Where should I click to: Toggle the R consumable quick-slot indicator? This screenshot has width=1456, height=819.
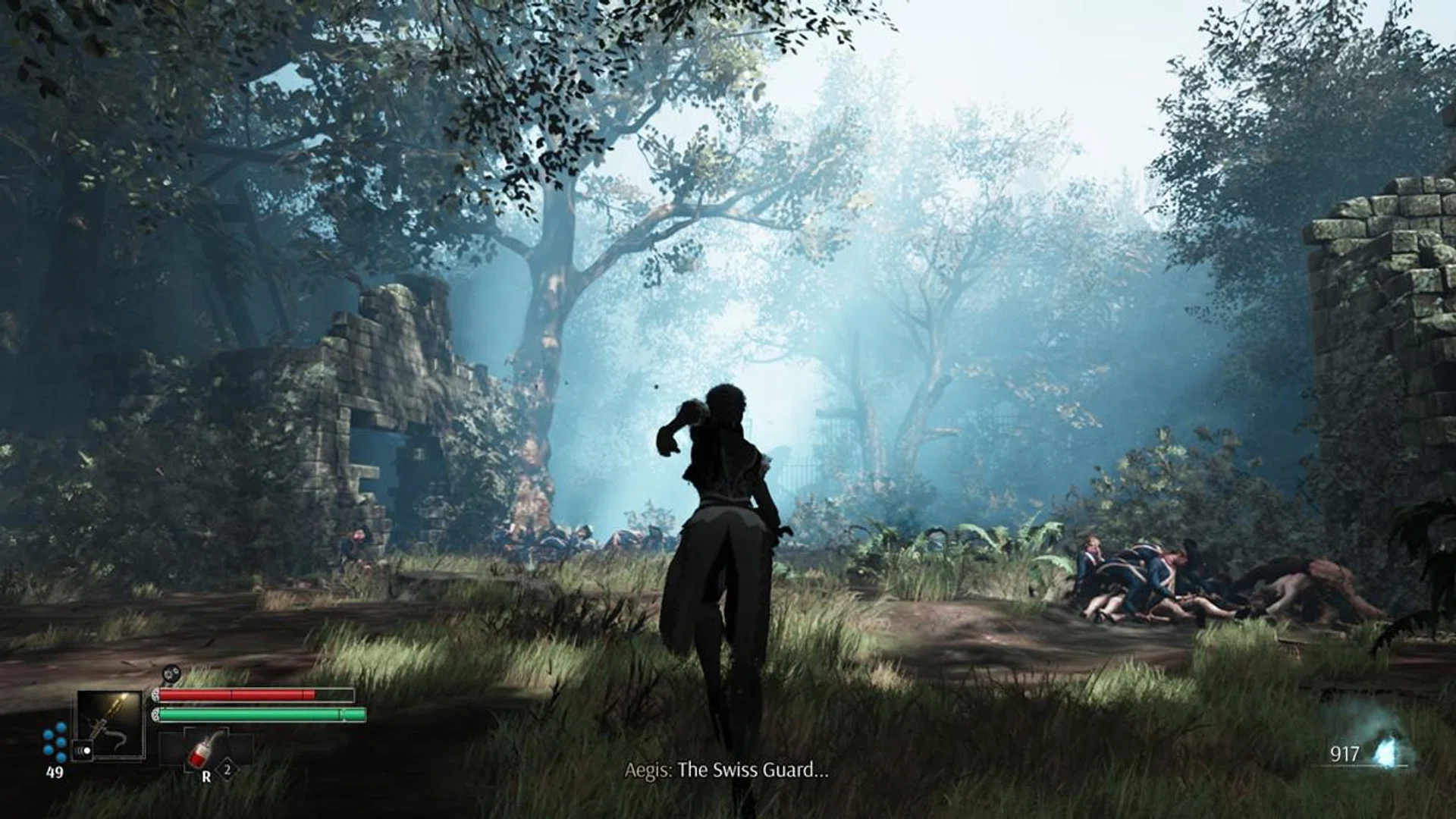click(x=206, y=774)
